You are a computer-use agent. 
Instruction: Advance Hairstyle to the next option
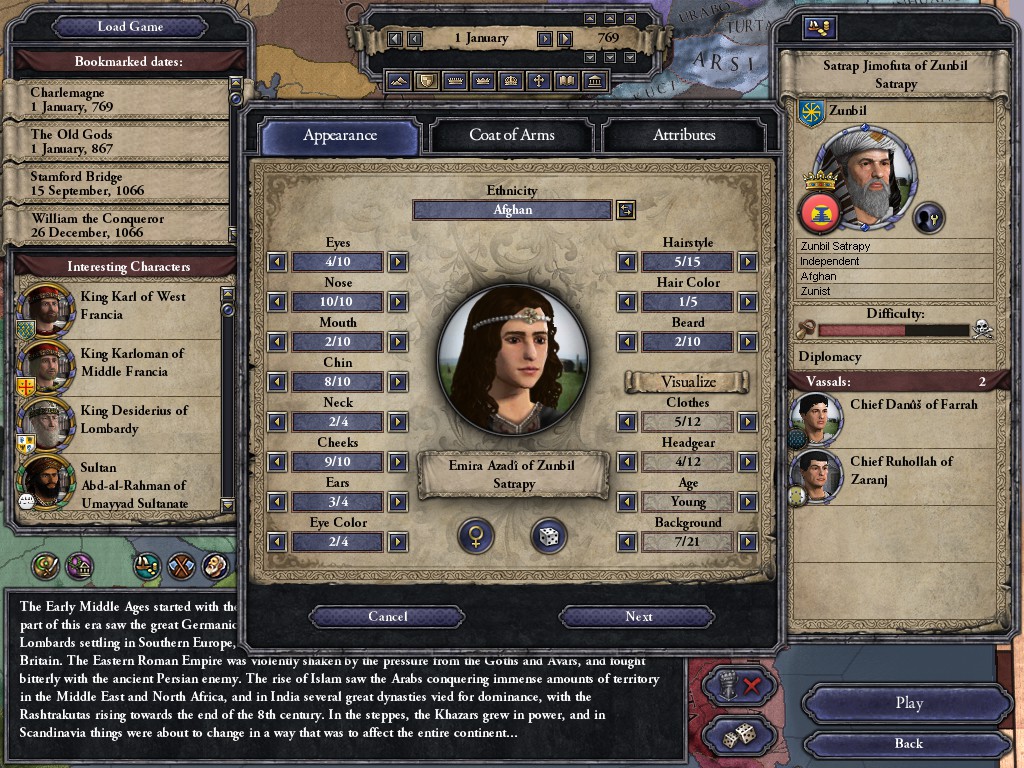point(747,262)
